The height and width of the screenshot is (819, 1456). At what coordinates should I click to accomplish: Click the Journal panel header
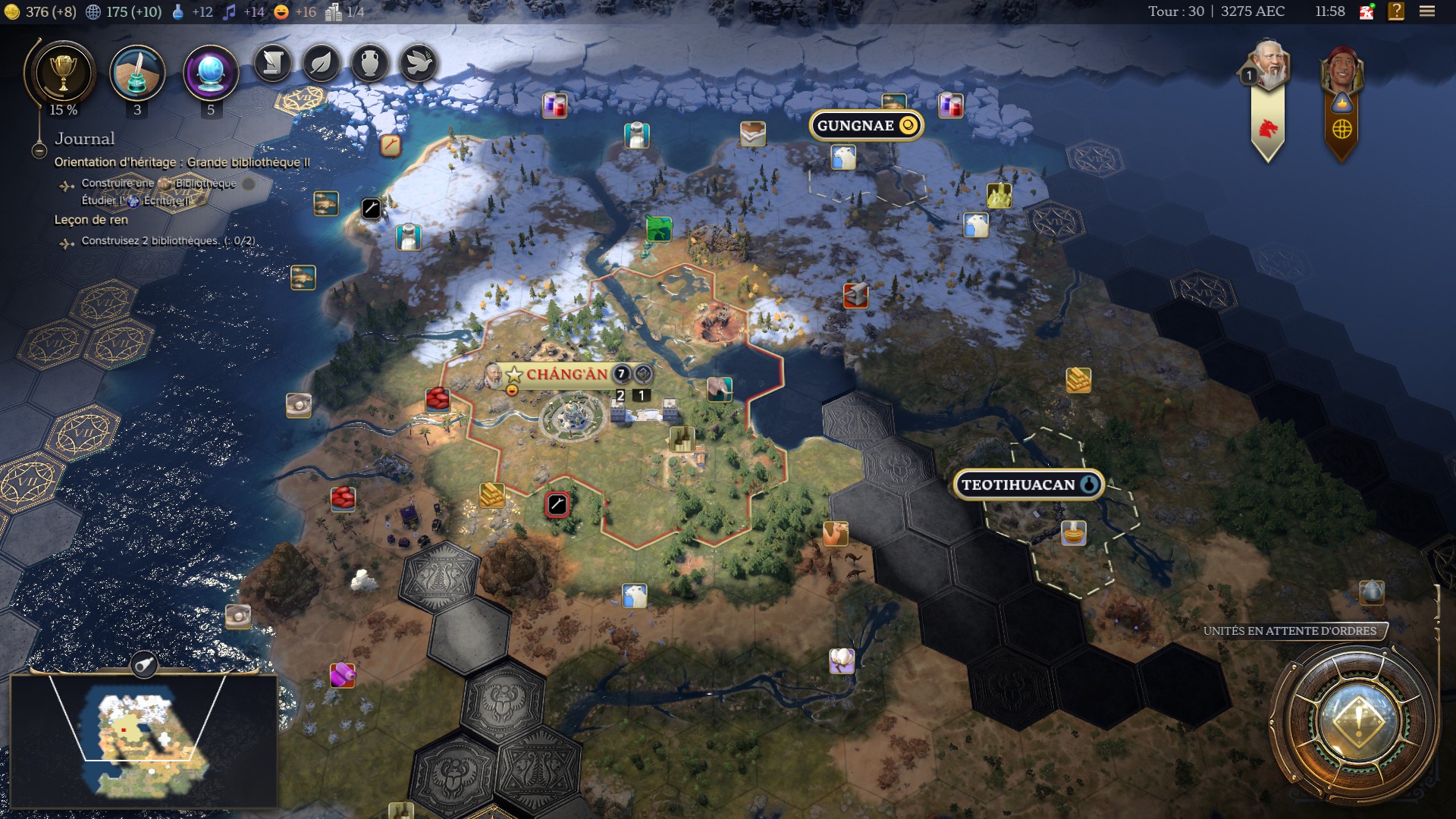click(x=85, y=139)
